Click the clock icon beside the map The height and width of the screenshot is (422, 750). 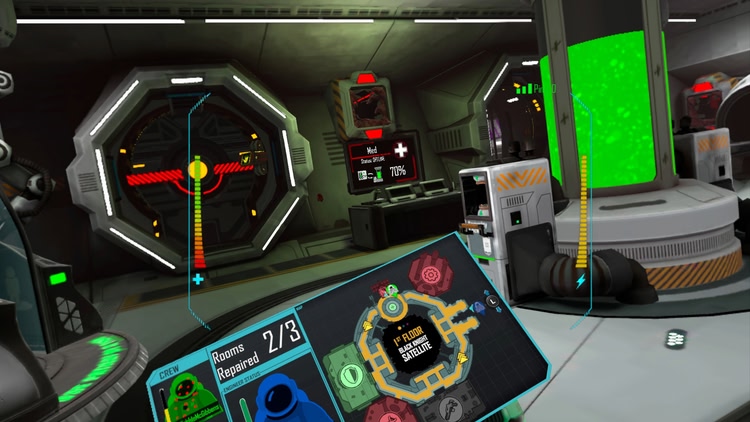(494, 302)
